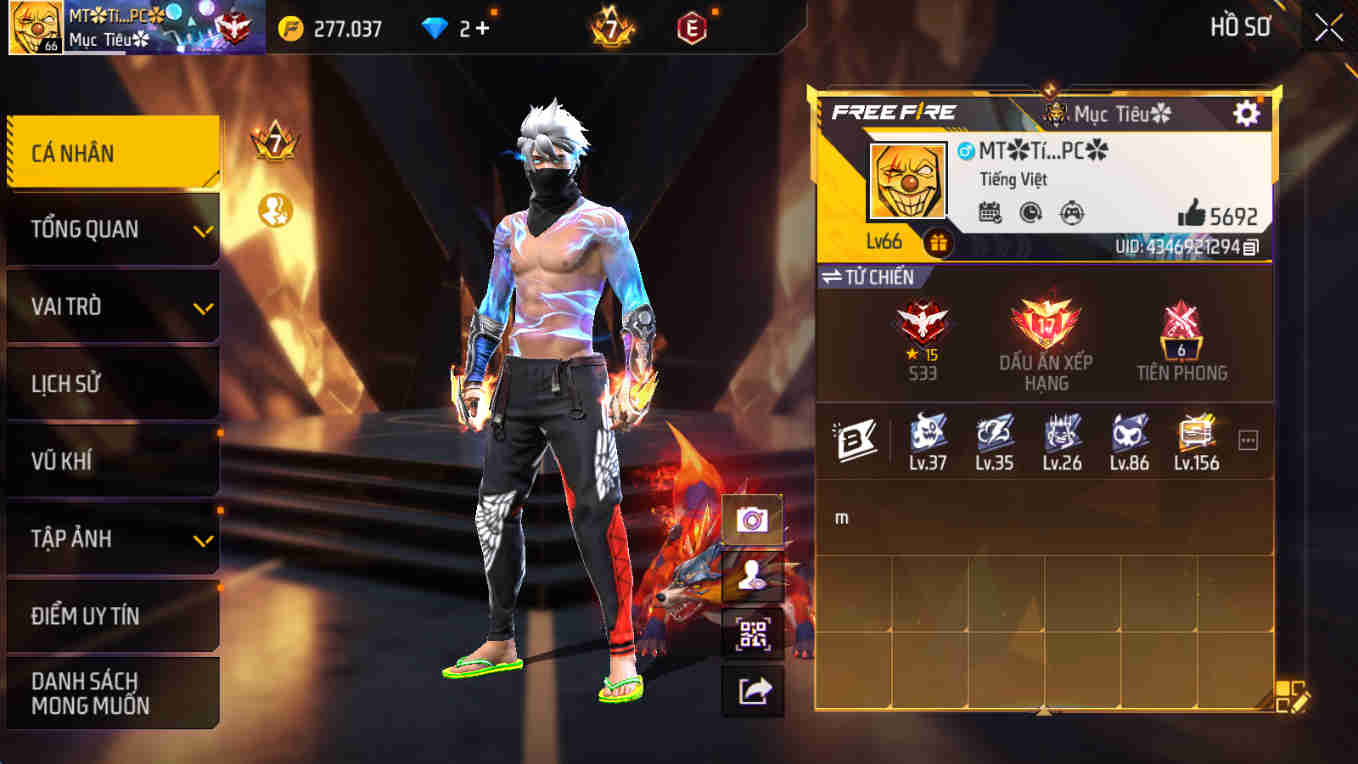Open the gift icon next to Lv66

(936, 240)
